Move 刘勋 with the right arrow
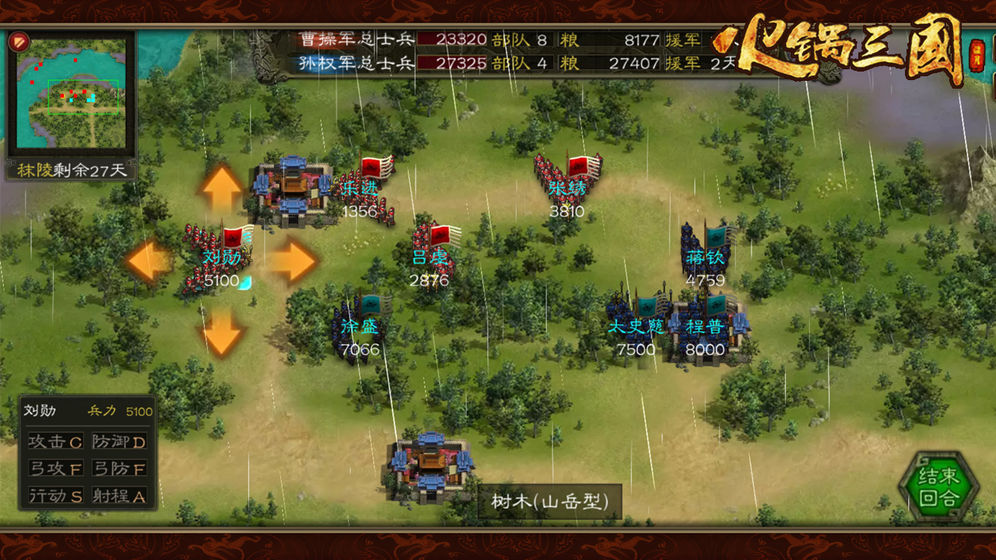Viewport: 996px width, 560px height. [293, 261]
